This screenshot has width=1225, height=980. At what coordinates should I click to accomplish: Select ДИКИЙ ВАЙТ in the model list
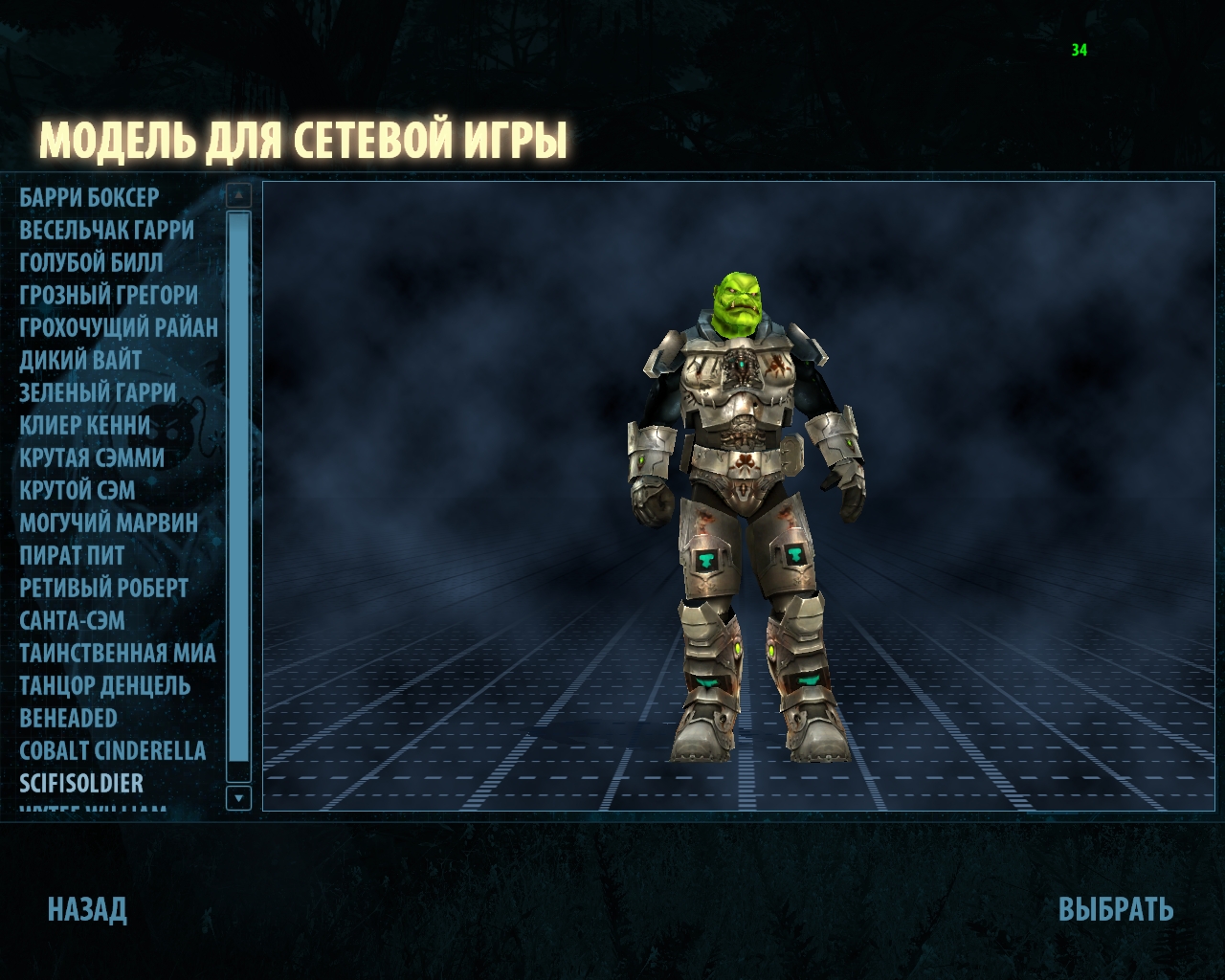click(80, 361)
